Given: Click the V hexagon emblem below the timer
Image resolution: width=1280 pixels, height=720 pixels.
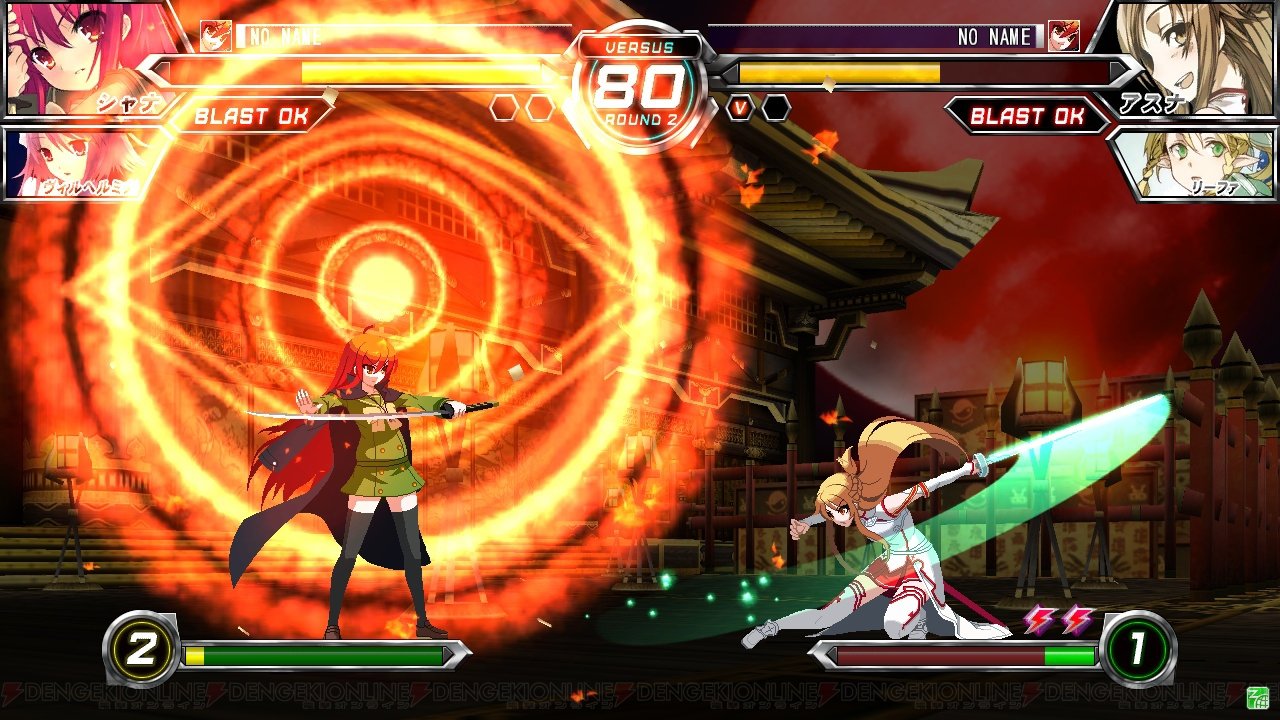Looking at the screenshot, I should (x=738, y=108).
